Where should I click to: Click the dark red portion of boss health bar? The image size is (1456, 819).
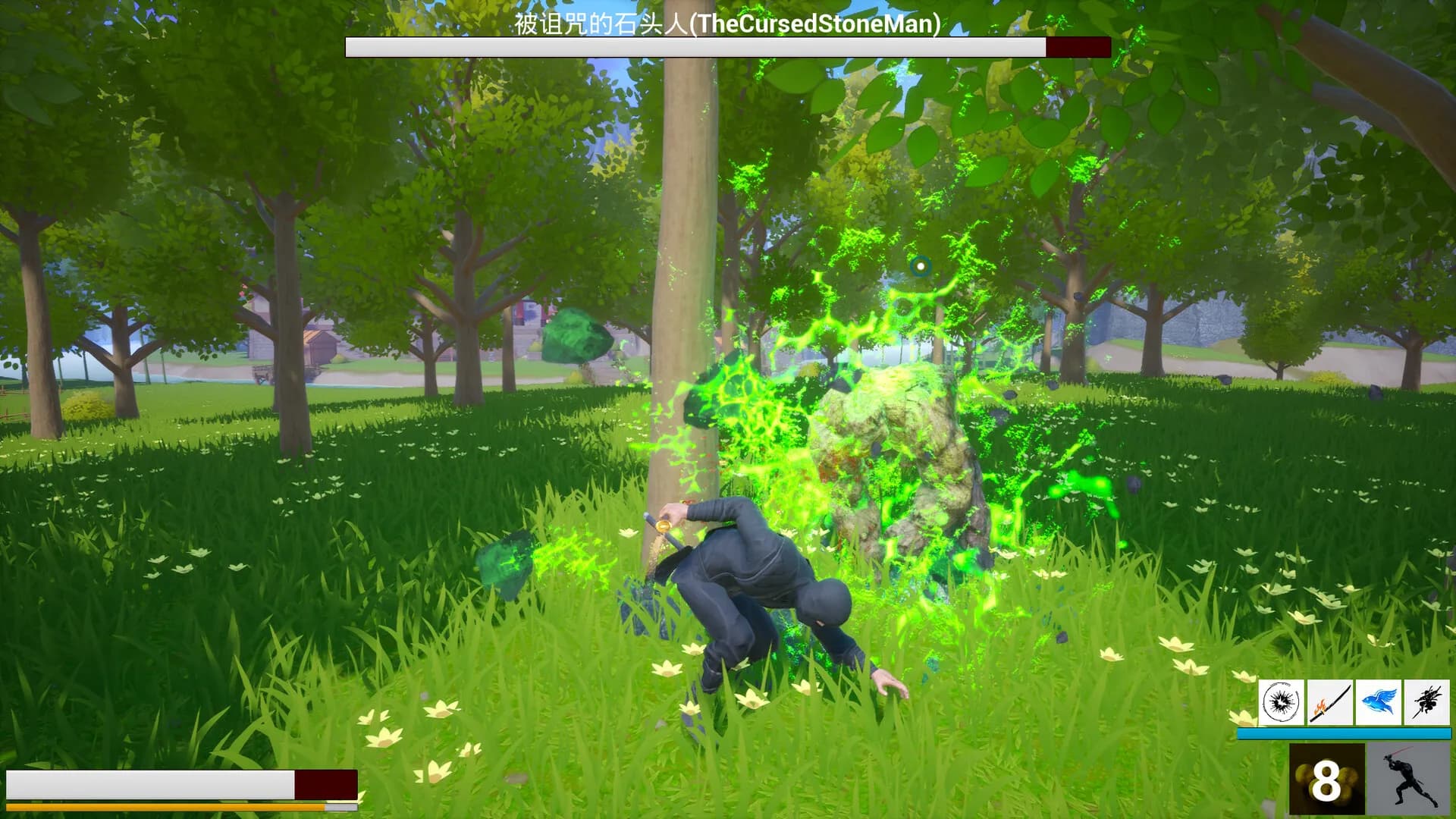click(x=1079, y=46)
